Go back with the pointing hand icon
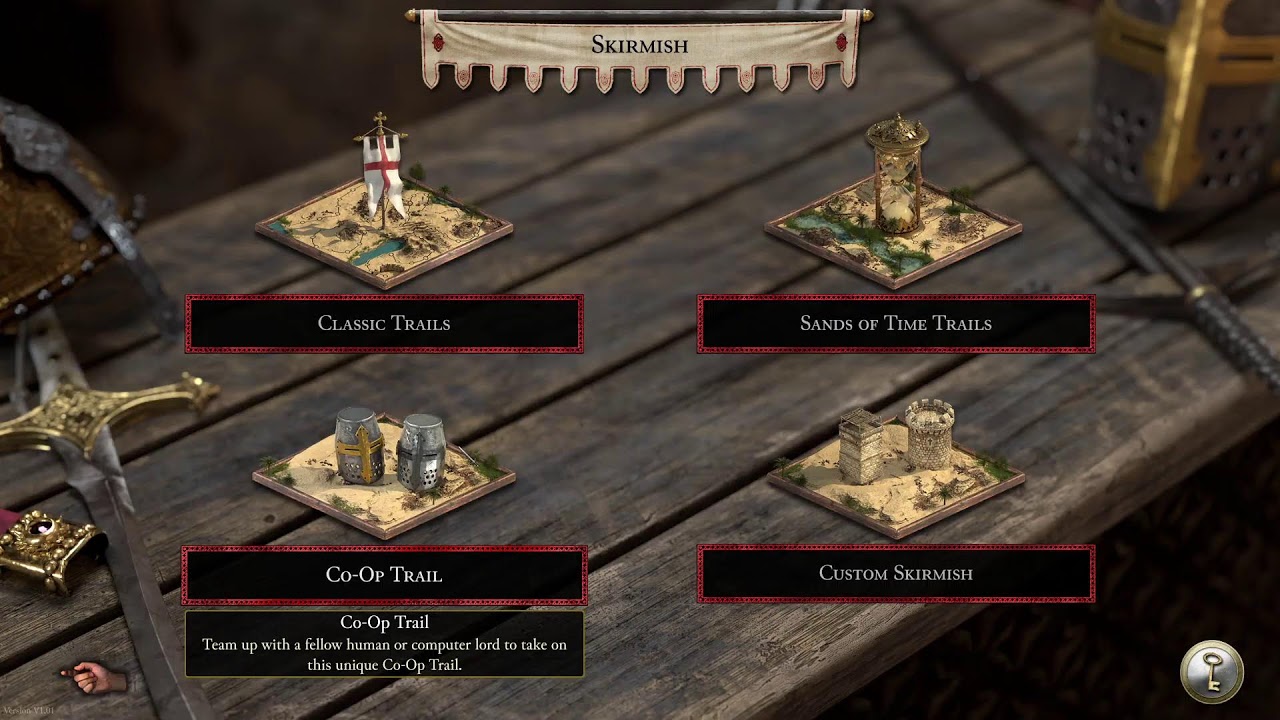 pos(95,677)
